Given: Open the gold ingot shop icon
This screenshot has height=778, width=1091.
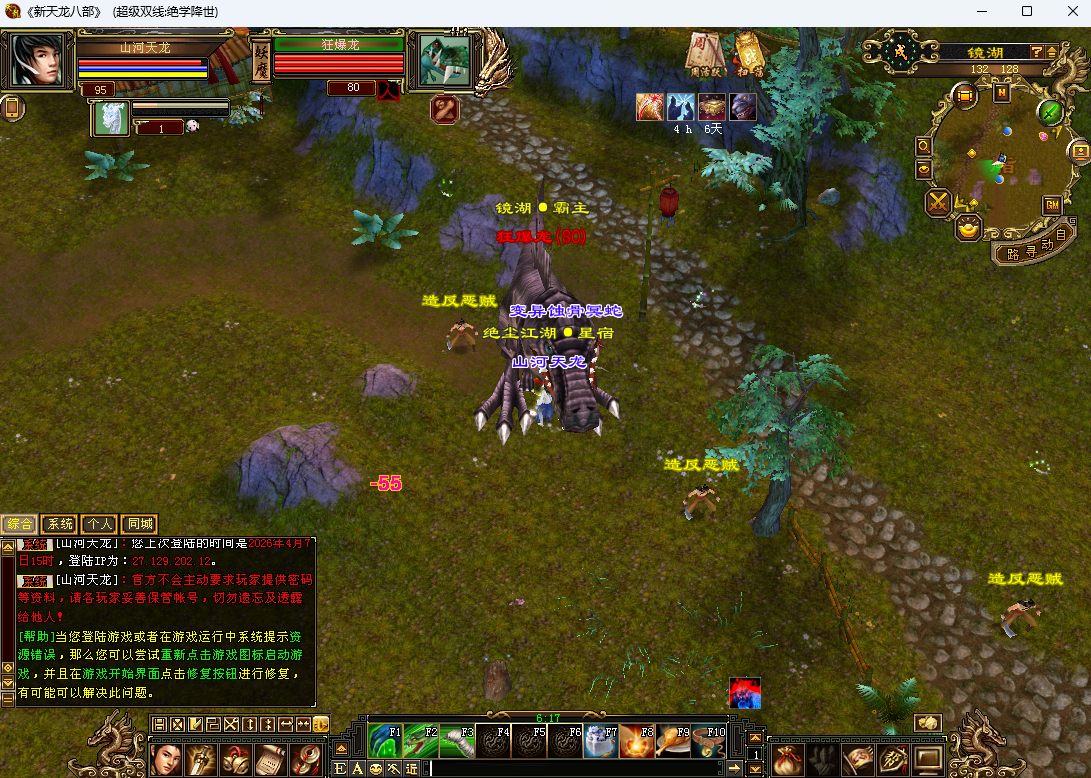Looking at the screenshot, I should click(968, 229).
